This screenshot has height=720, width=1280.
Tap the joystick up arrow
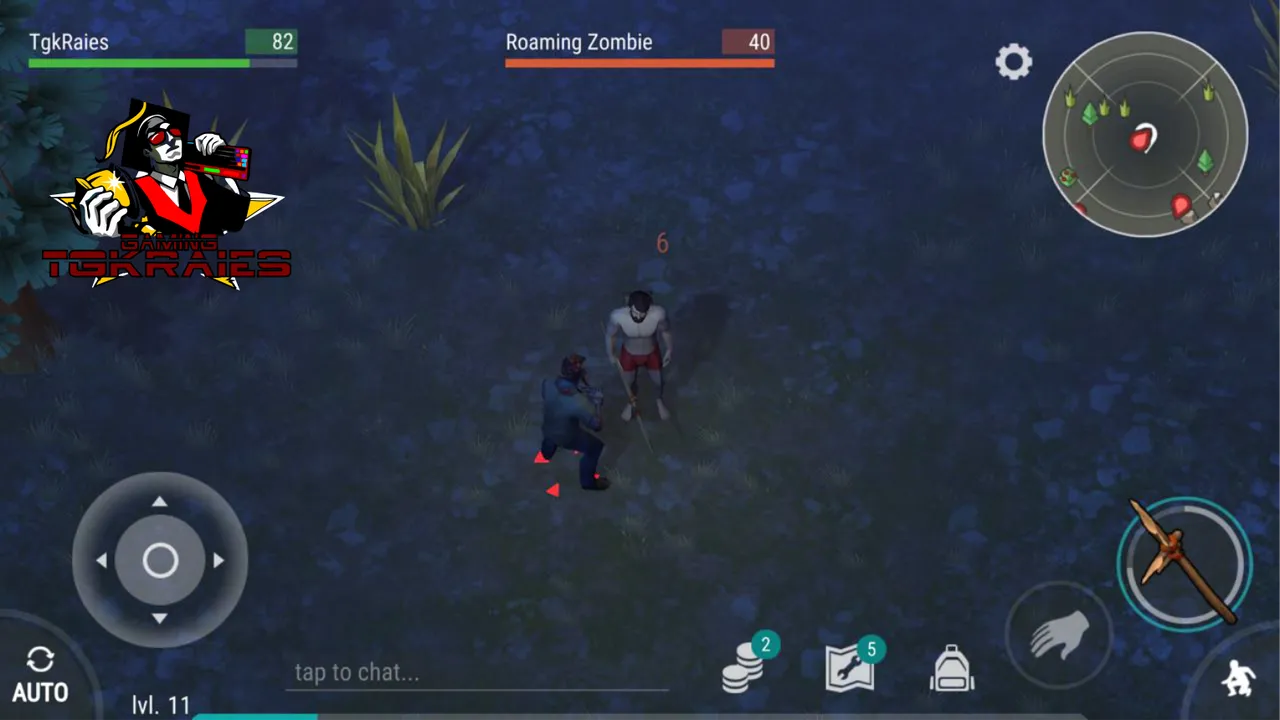click(x=160, y=502)
